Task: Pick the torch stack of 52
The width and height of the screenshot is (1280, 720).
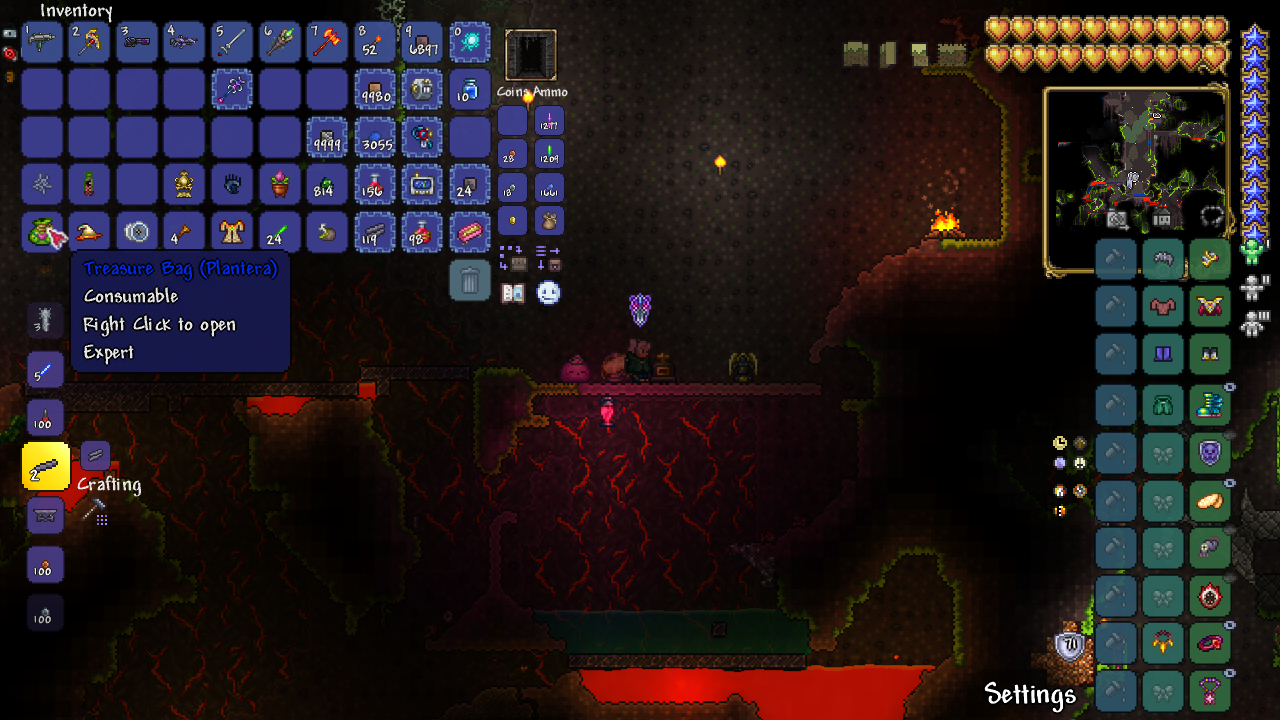Action: coord(376,43)
